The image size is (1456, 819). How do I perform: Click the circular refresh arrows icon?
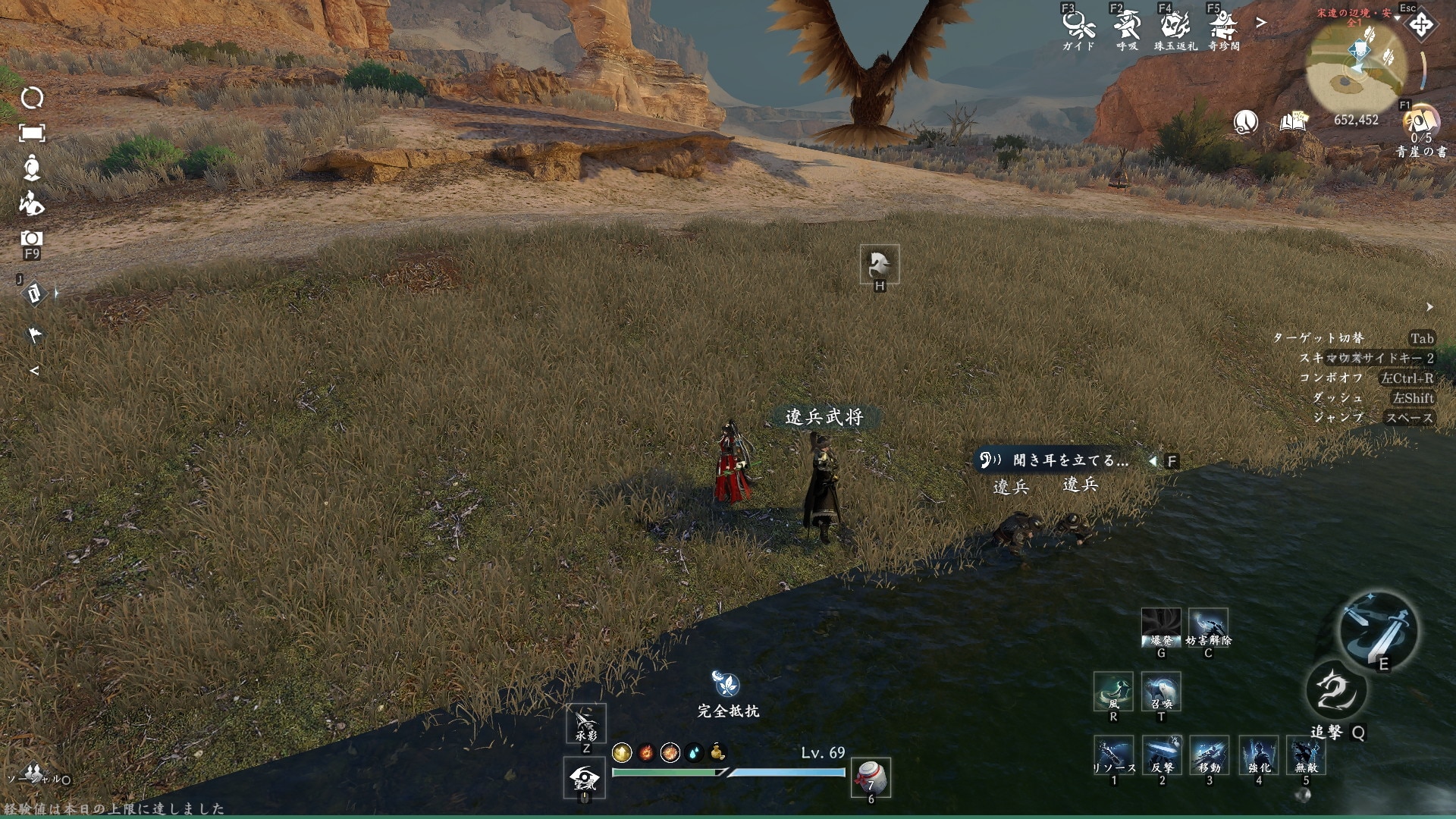[32, 98]
